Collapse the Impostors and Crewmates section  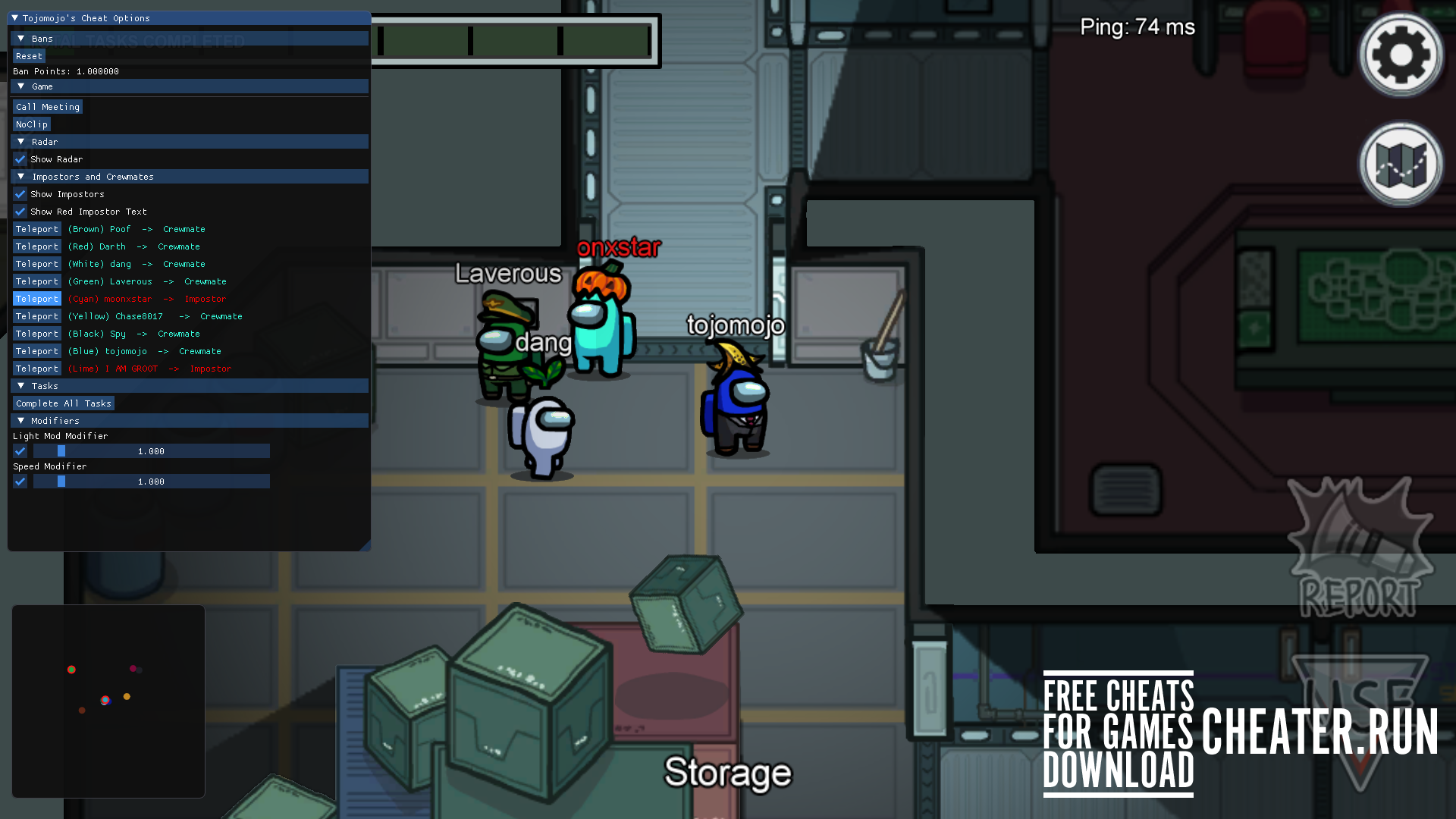point(20,176)
